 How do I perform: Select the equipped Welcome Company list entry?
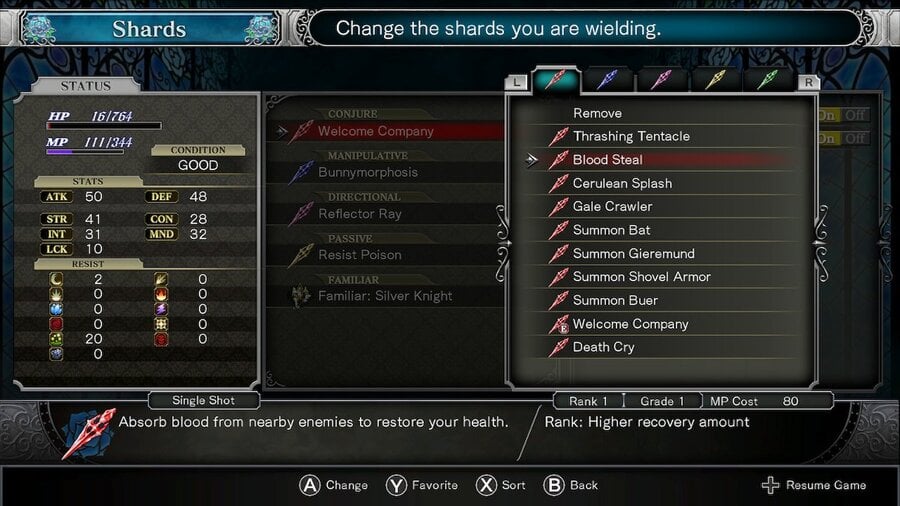[x=630, y=324]
